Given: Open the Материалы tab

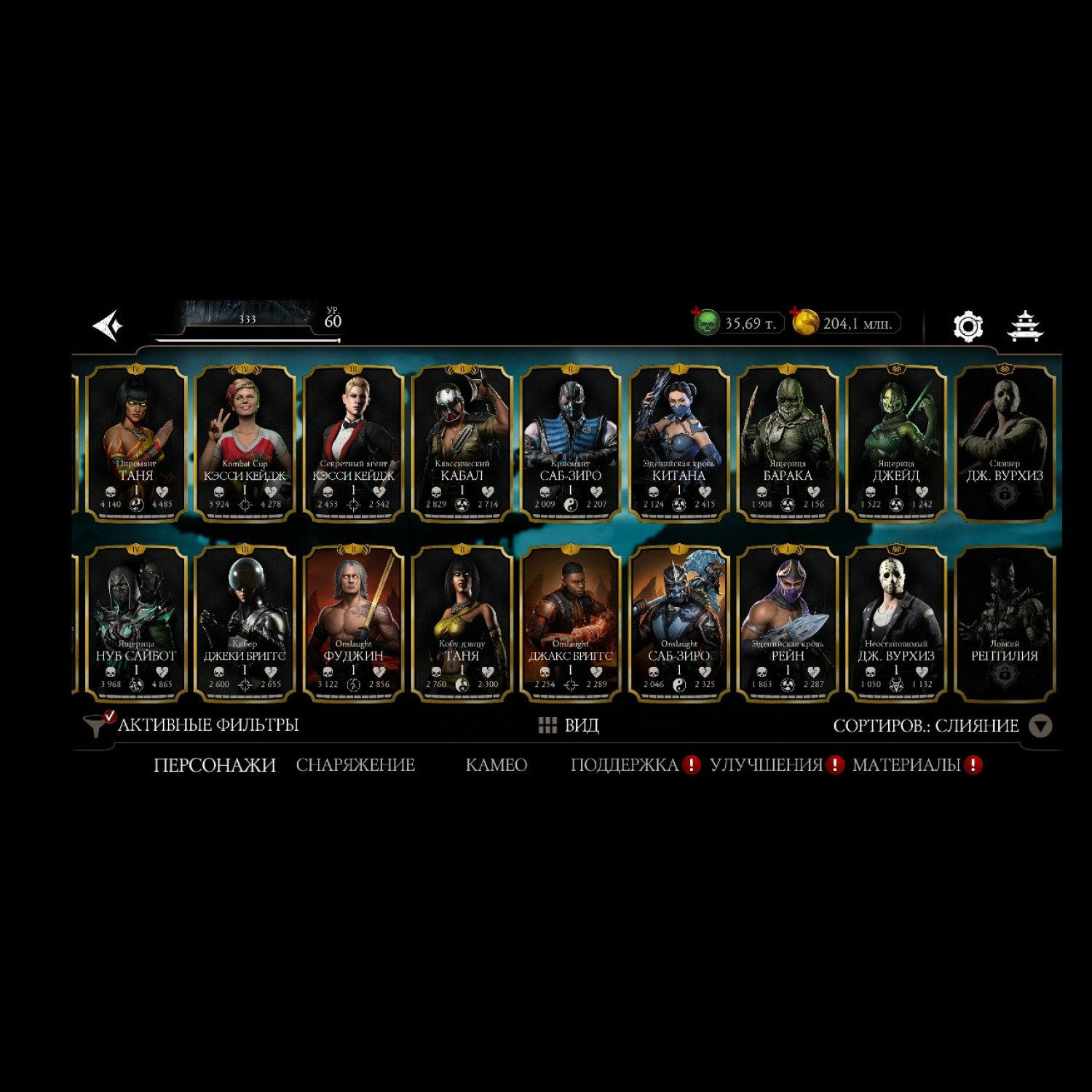Looking at the screenshot, I should (906, 765).
